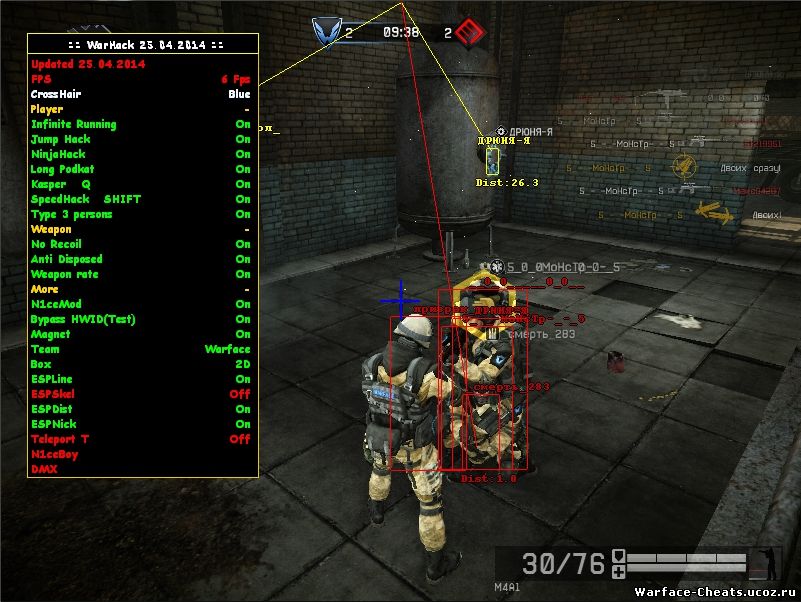Toggle Infinite Running option
801x602 pixels.
140,124
